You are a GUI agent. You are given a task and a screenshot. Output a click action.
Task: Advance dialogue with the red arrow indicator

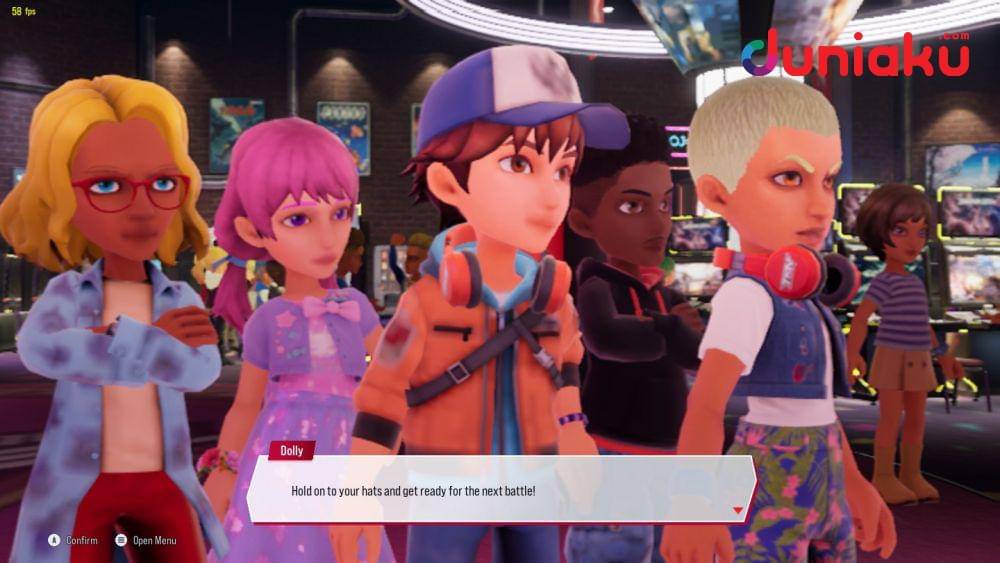coord(738,510)
